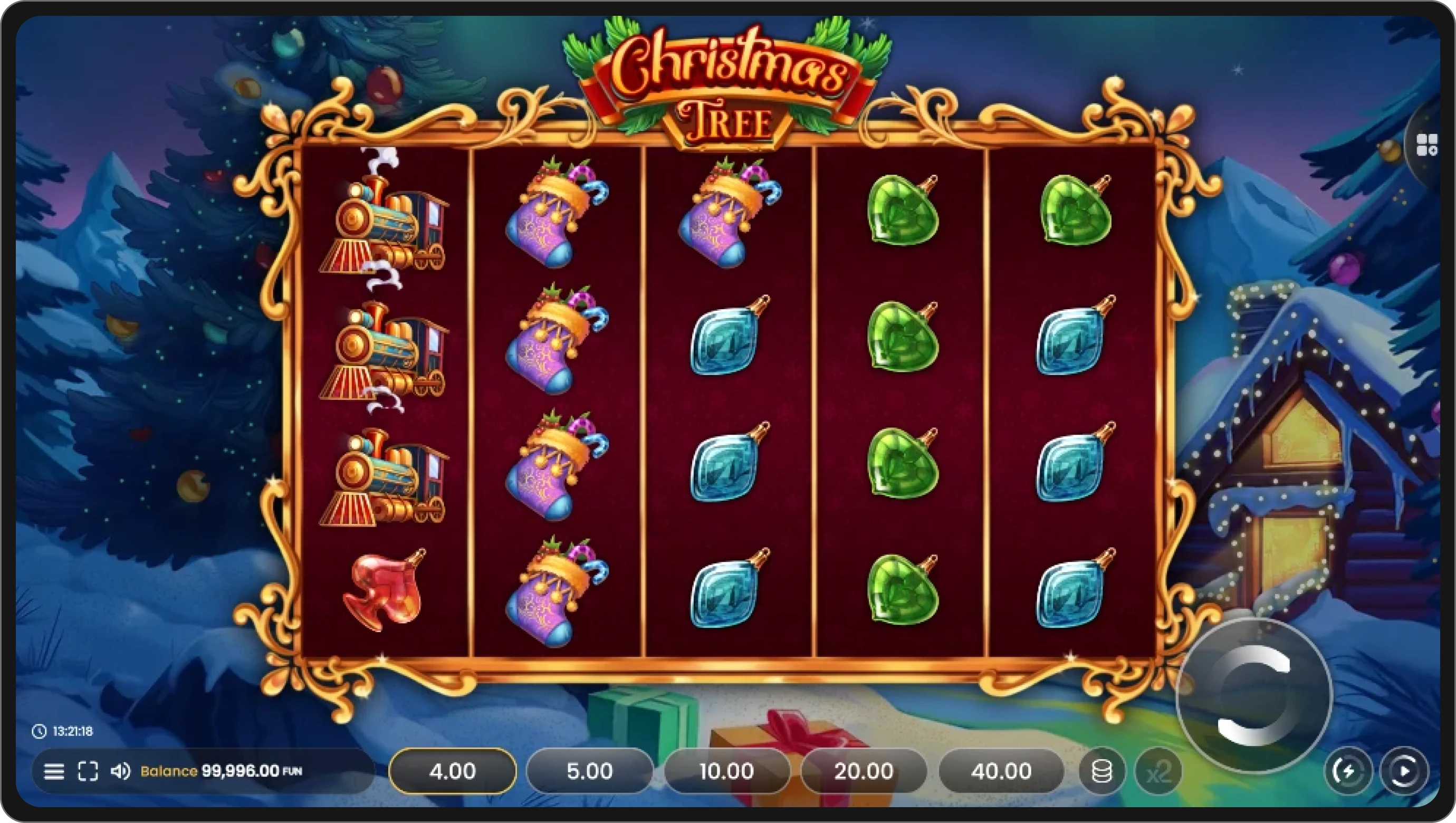
Task: Toggle sound output via speaker icon
Action: click(121, 771)
